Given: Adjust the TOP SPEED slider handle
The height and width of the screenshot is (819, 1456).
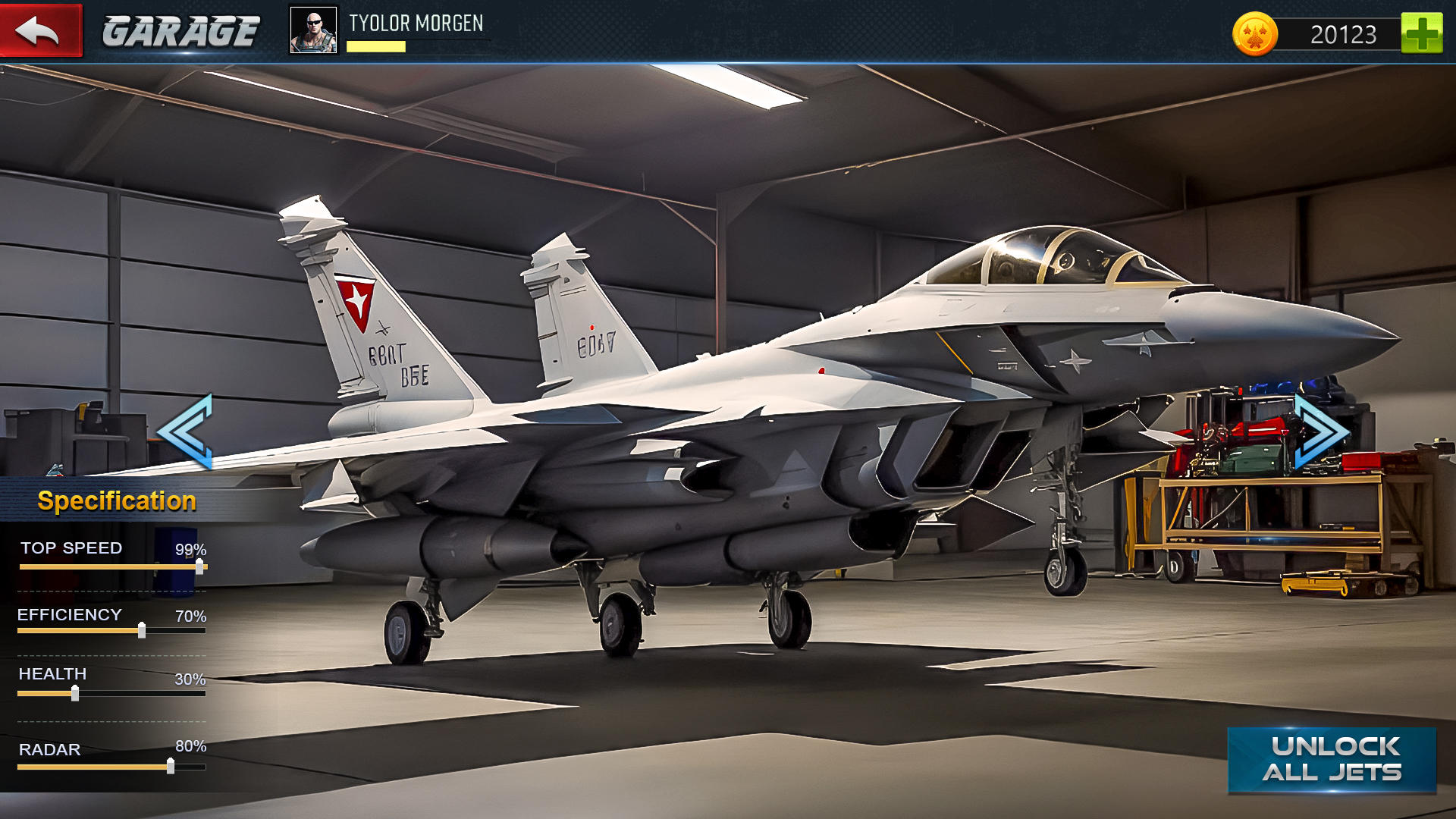Looking at the screenshot, I should tap(199, 567).
